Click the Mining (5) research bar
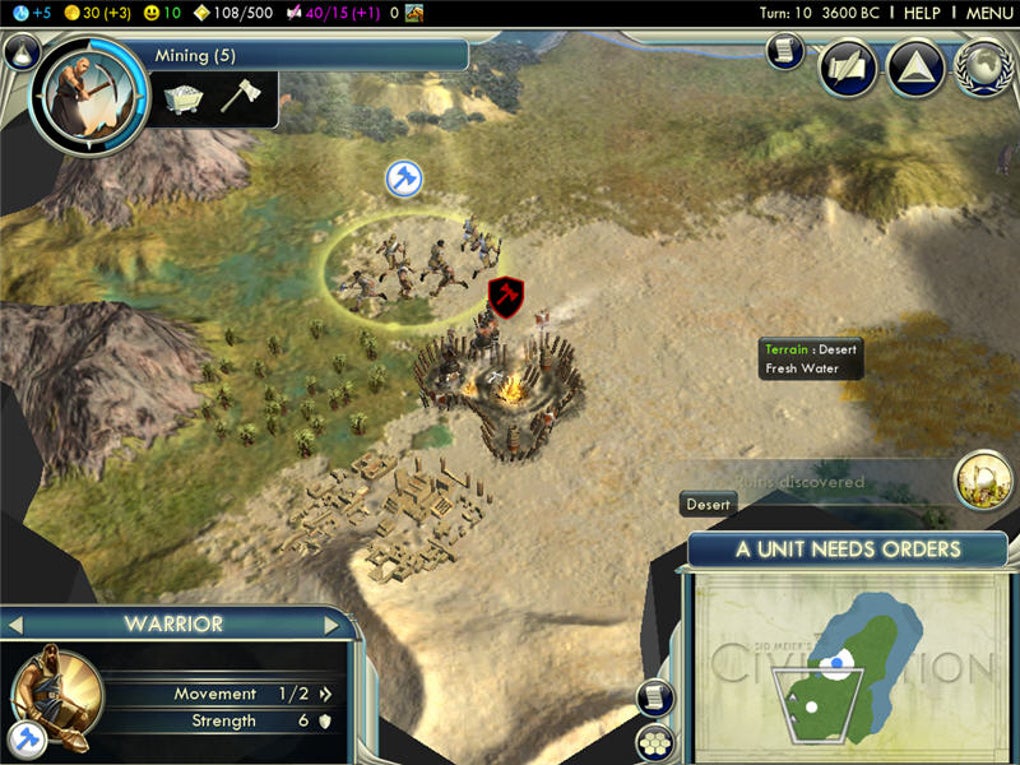Viewport: 1020px width, 765px height. tap(300, 56)
